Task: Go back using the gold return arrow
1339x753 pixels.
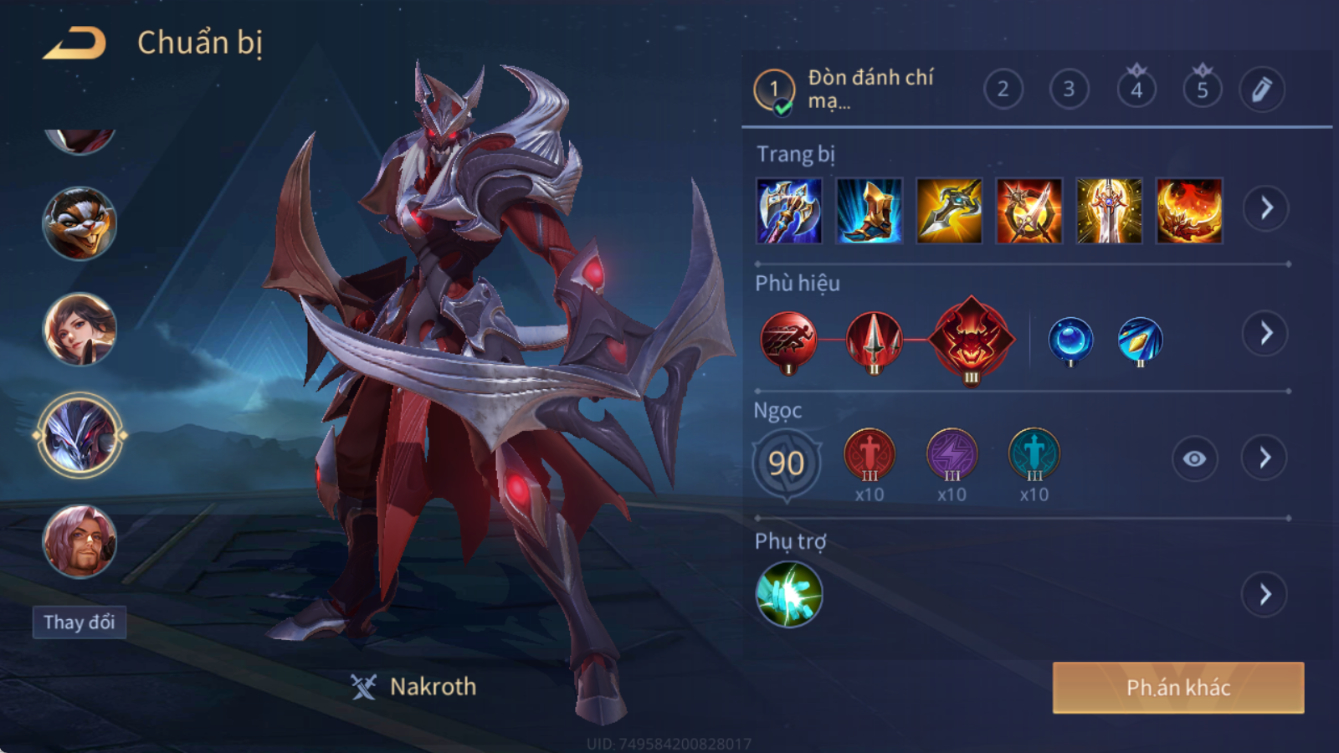Action: (x=75, y=44)
